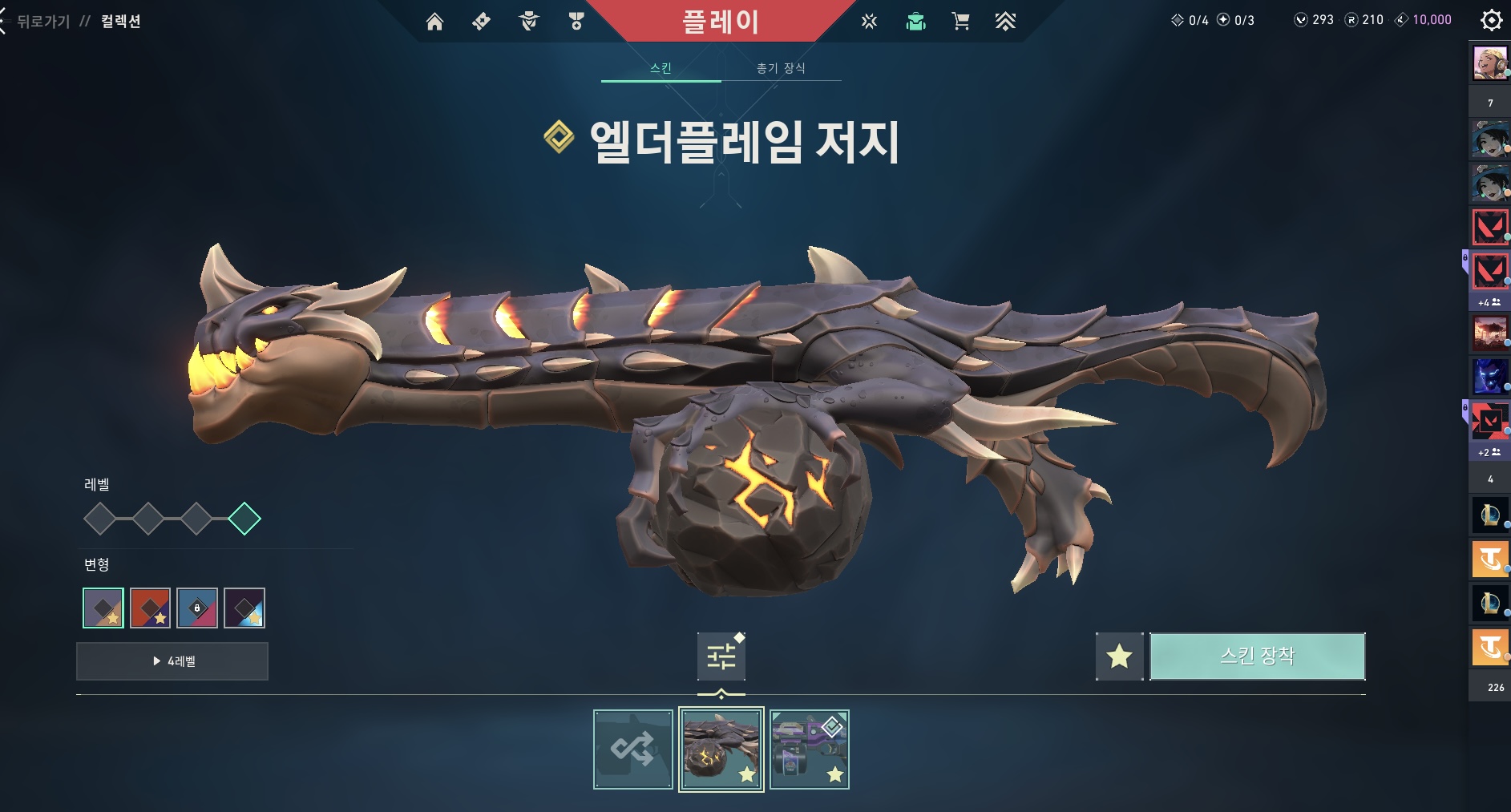Open the home lobby icon
The width and height of the screenshot is (1511, 812).
[x=434, y=22]
